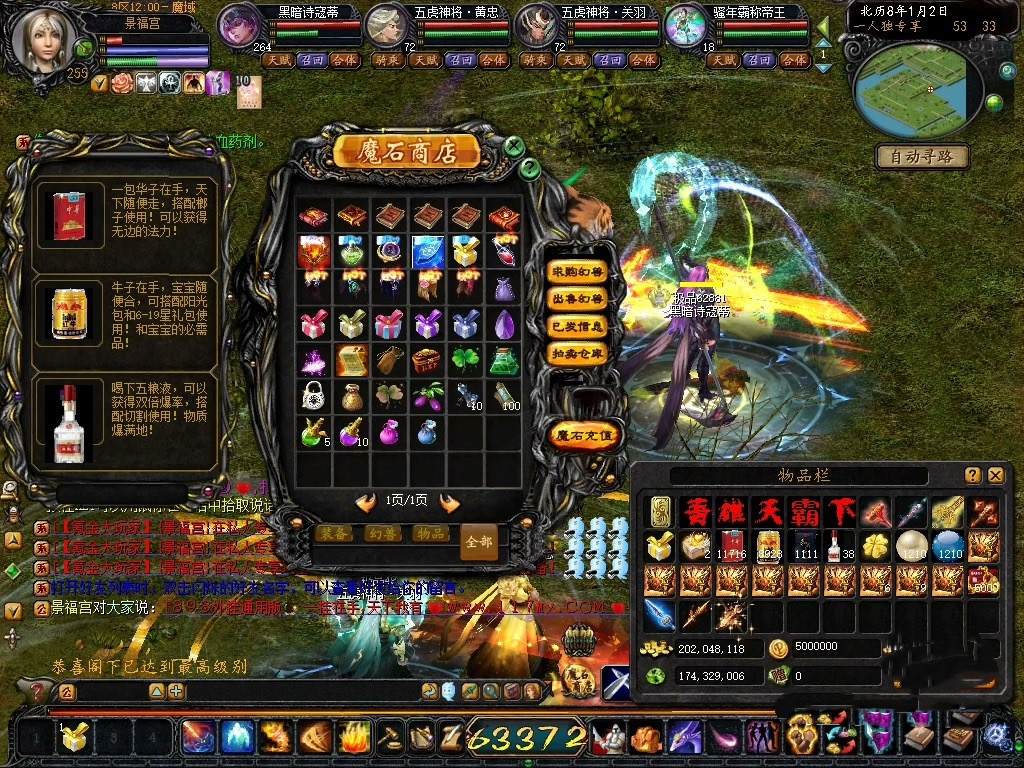Go to the next shop page arrow

point(450,502)
